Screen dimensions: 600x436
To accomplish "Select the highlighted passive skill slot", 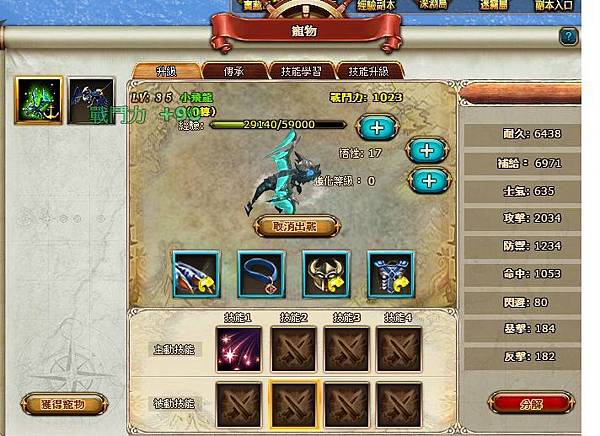I will click(x=292, y=403).
